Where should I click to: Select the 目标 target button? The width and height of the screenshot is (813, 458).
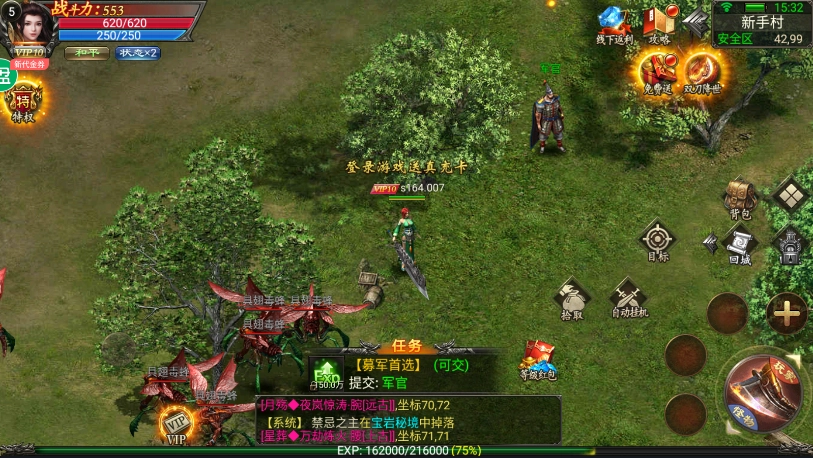[x=657, y=240]
